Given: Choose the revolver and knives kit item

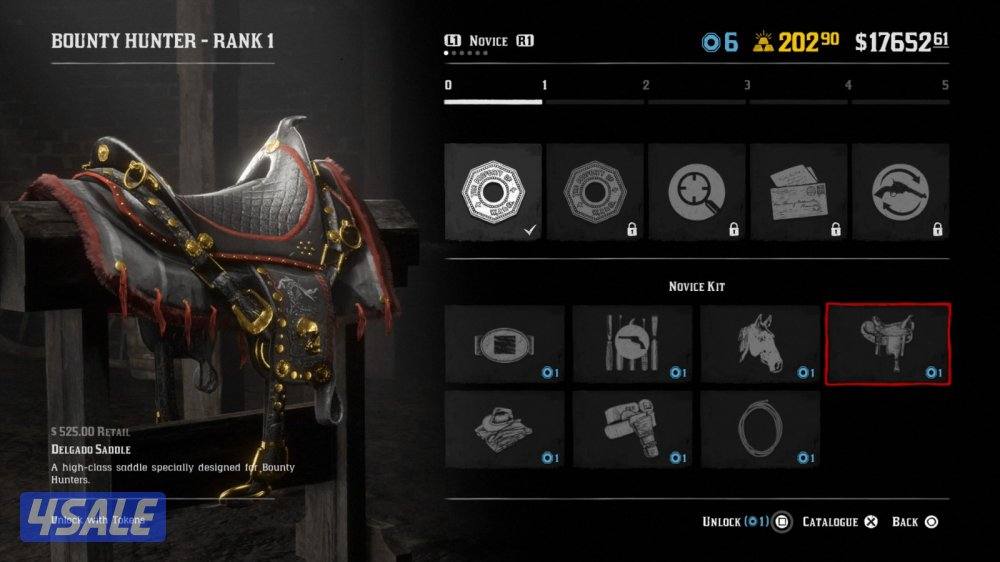Looking at the screenshot, I should (632, 345).
